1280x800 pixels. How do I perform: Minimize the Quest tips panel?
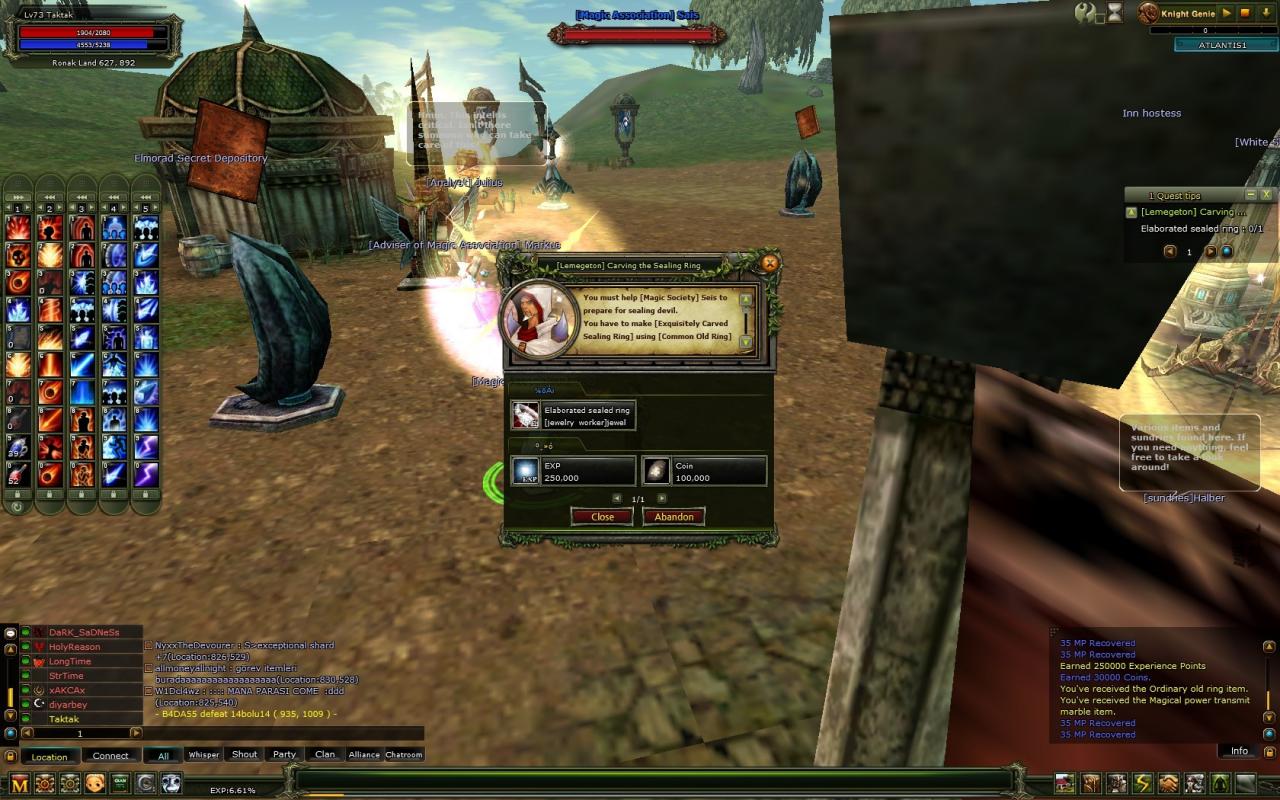[x=1250, y=195]
